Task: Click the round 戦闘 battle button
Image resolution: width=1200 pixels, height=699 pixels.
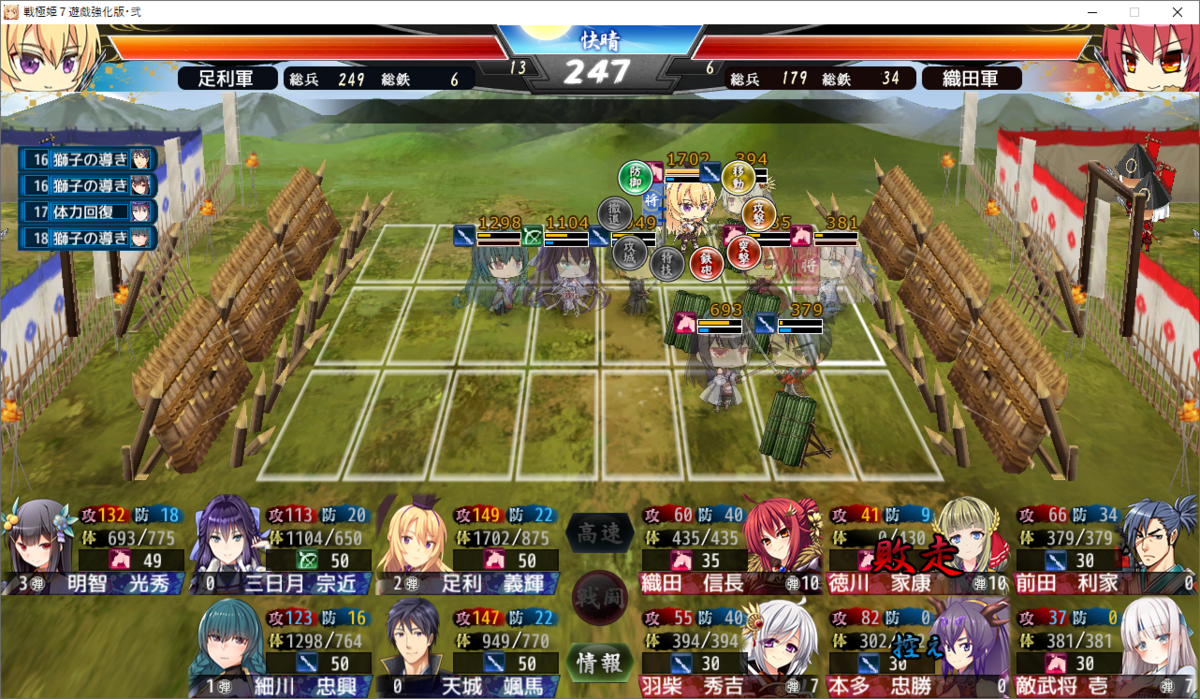Action: point(600,598)
